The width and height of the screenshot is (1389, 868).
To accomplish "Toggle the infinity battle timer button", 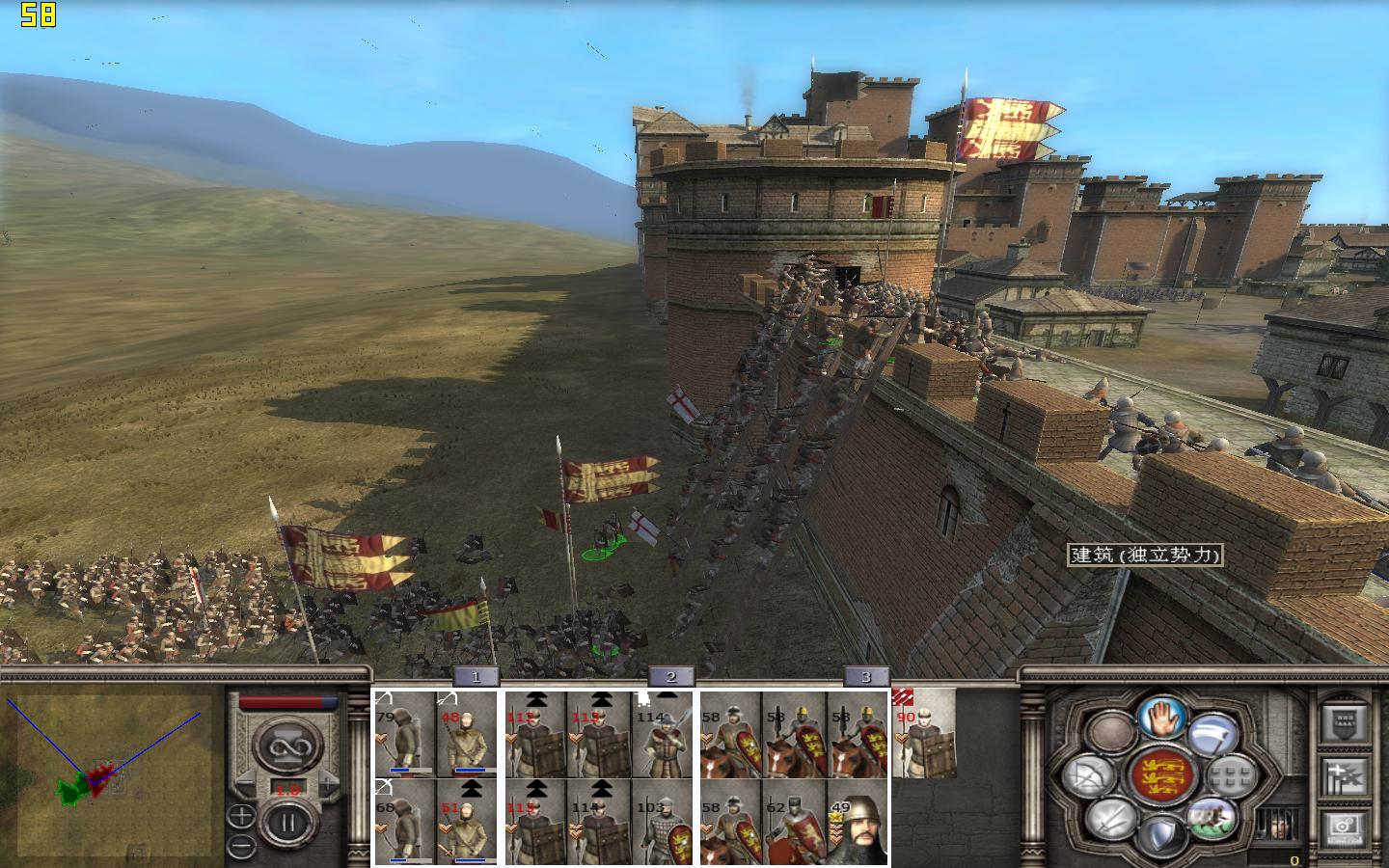I will tap(286, 746).
